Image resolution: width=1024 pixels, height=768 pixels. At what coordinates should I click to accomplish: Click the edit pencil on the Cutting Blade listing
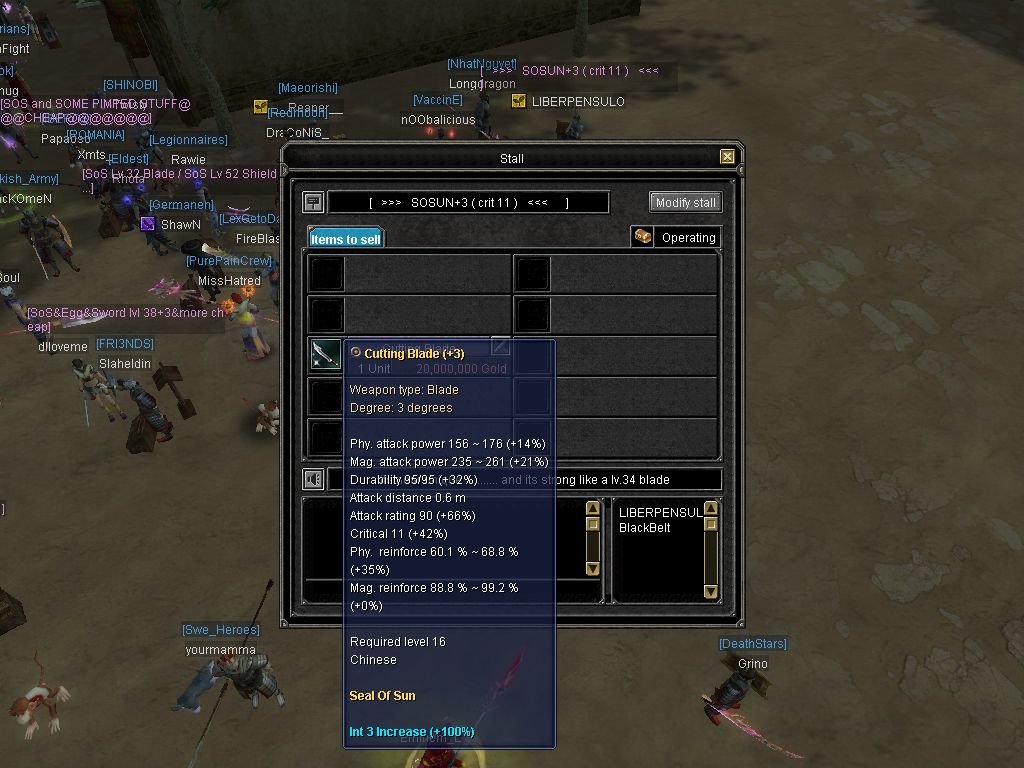point(500,346)
